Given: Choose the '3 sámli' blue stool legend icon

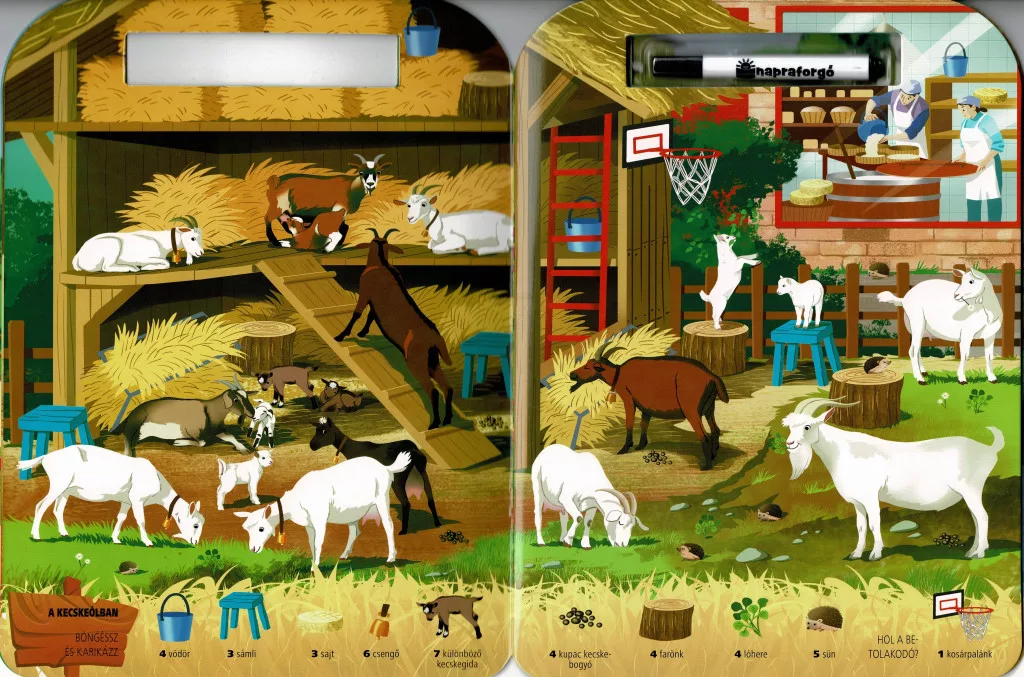Looking at the screenshot, I should pyautogui.click(x=244, y=614).
